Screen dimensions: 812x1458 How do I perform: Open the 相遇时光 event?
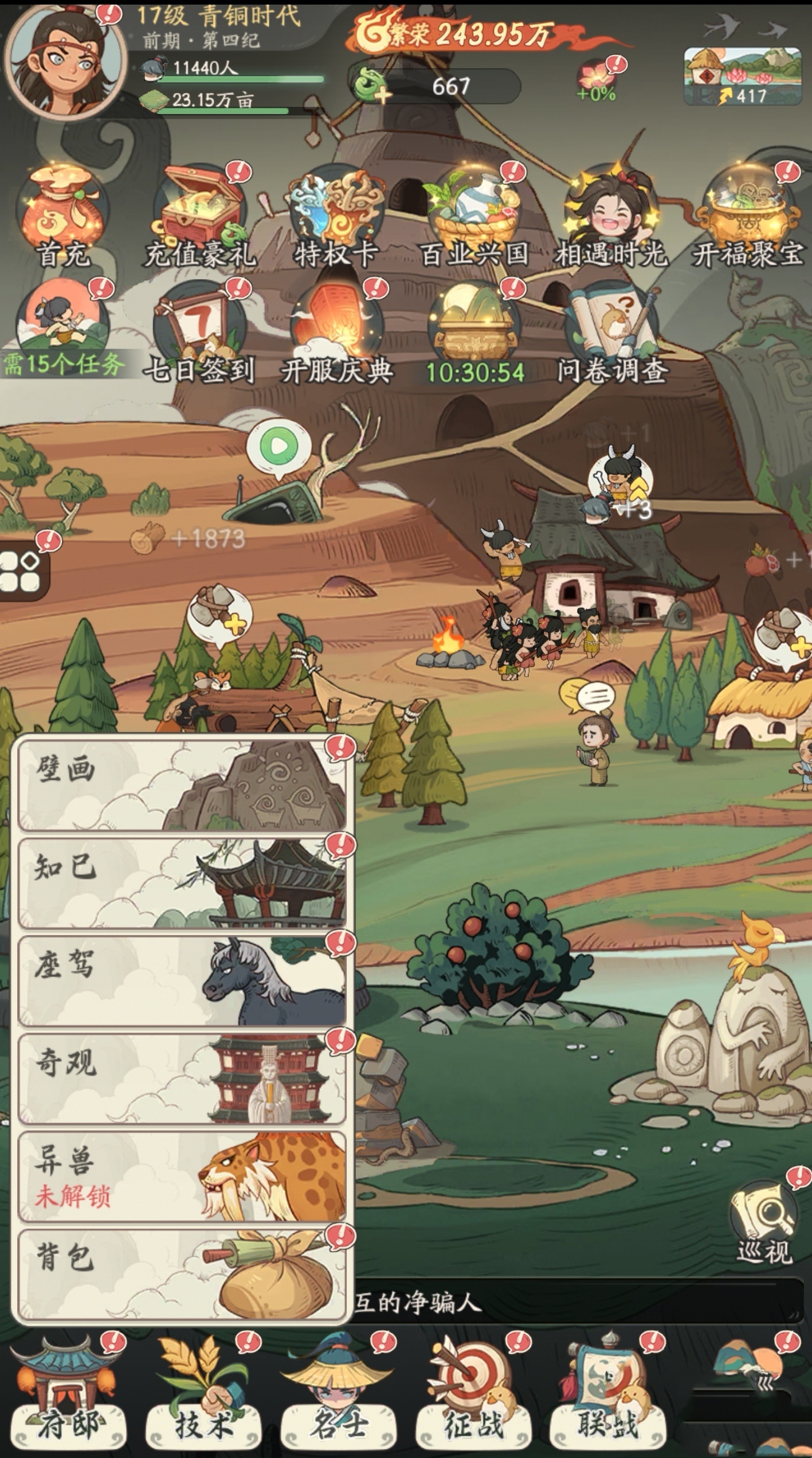611,215
